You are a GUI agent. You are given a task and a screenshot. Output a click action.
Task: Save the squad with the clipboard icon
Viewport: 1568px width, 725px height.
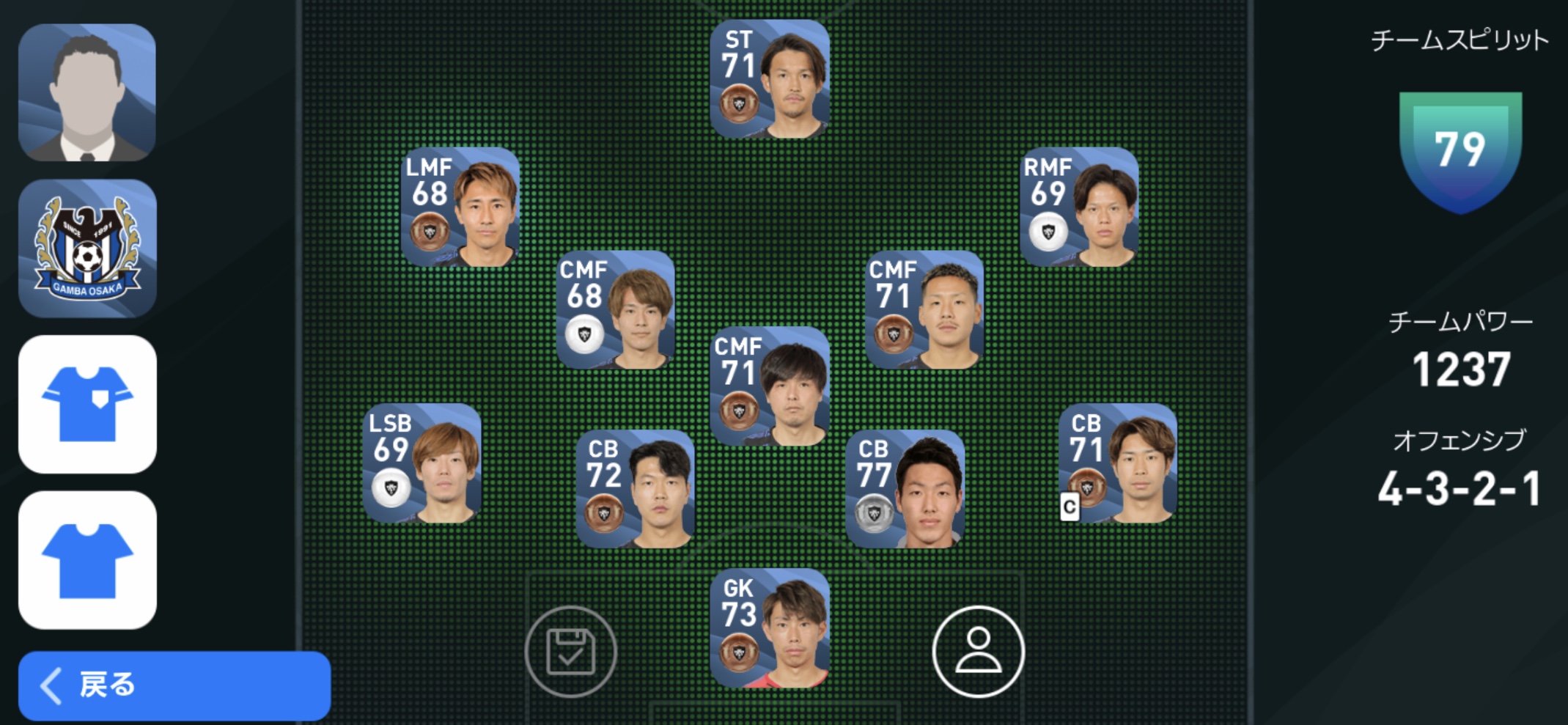[x=570, y=651]
